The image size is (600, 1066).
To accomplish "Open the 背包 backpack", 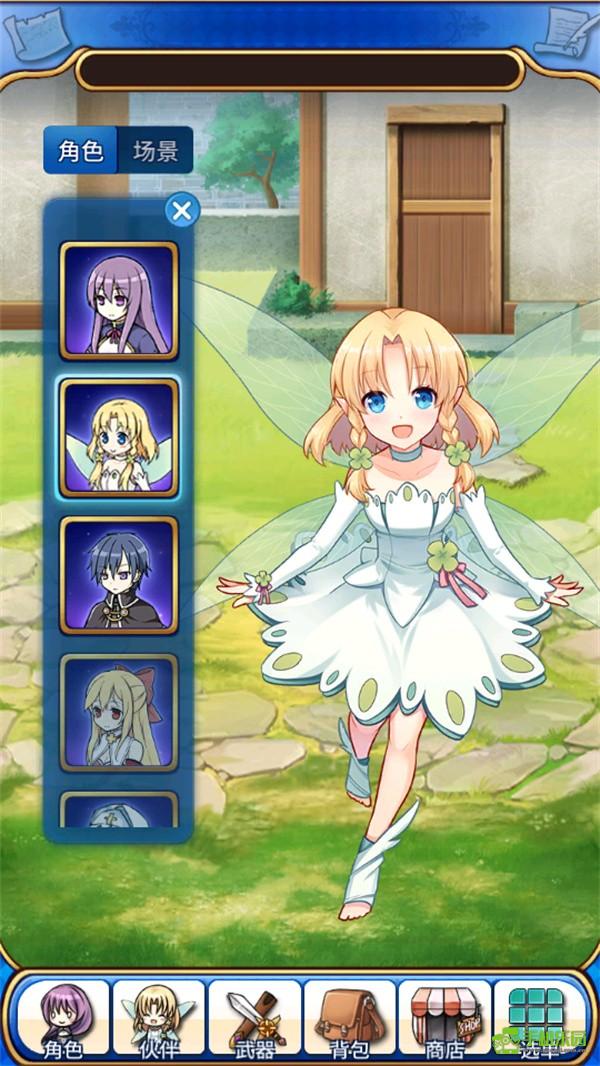I will click(349, 1020).
